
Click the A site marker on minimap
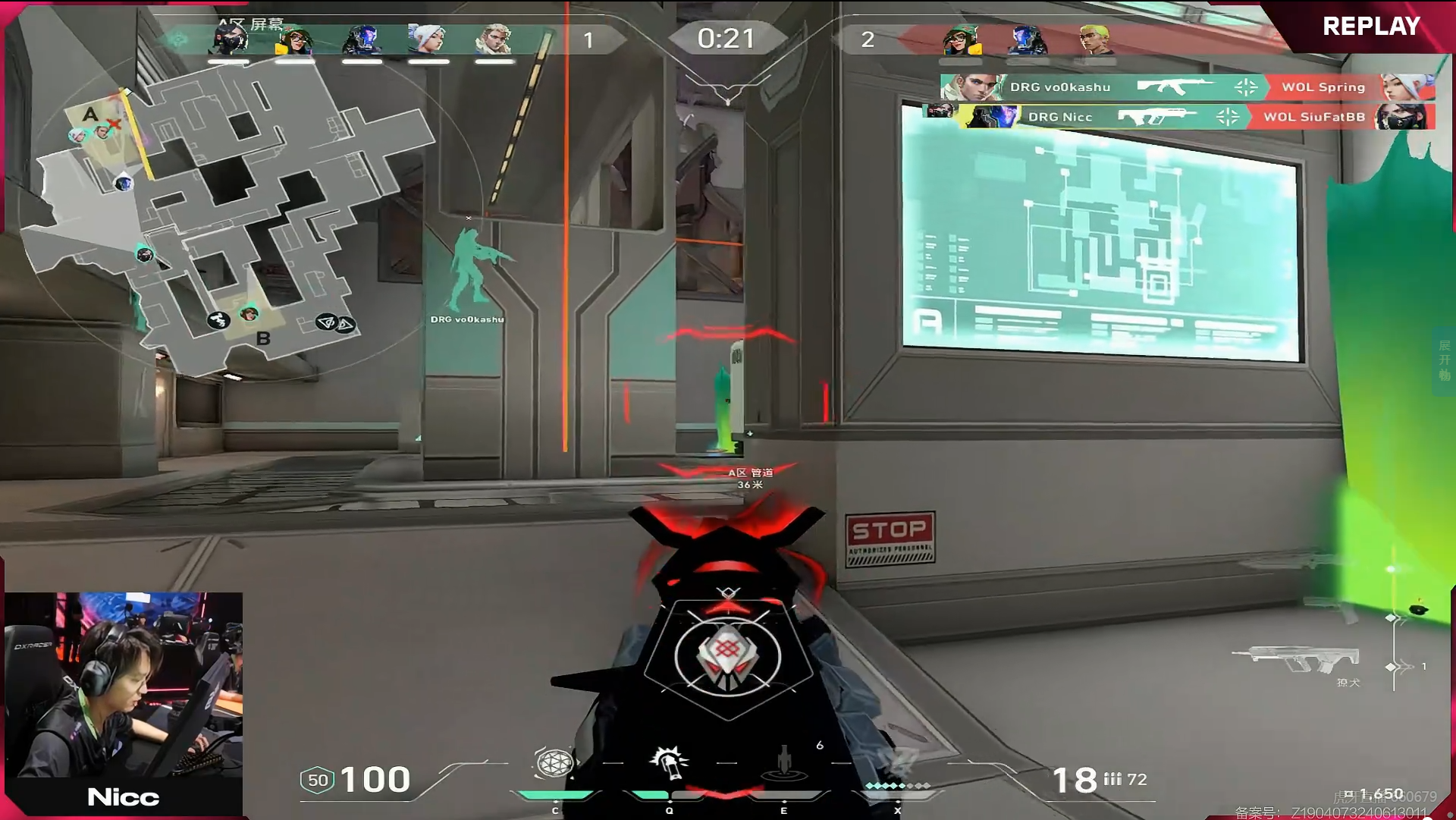(90, 115)
